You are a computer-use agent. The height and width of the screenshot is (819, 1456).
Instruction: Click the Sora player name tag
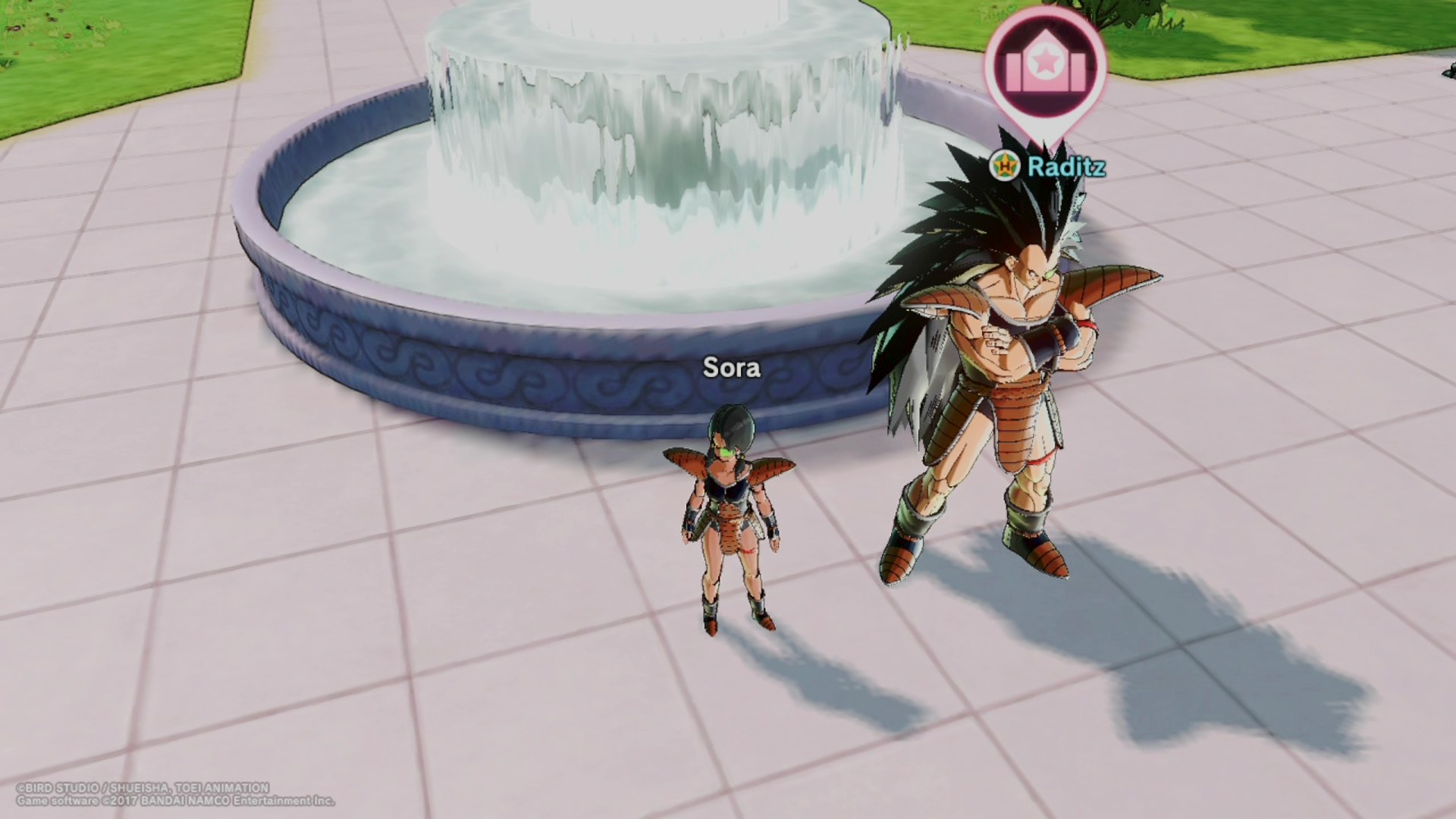pyautogui.click(x=731, y=368)
